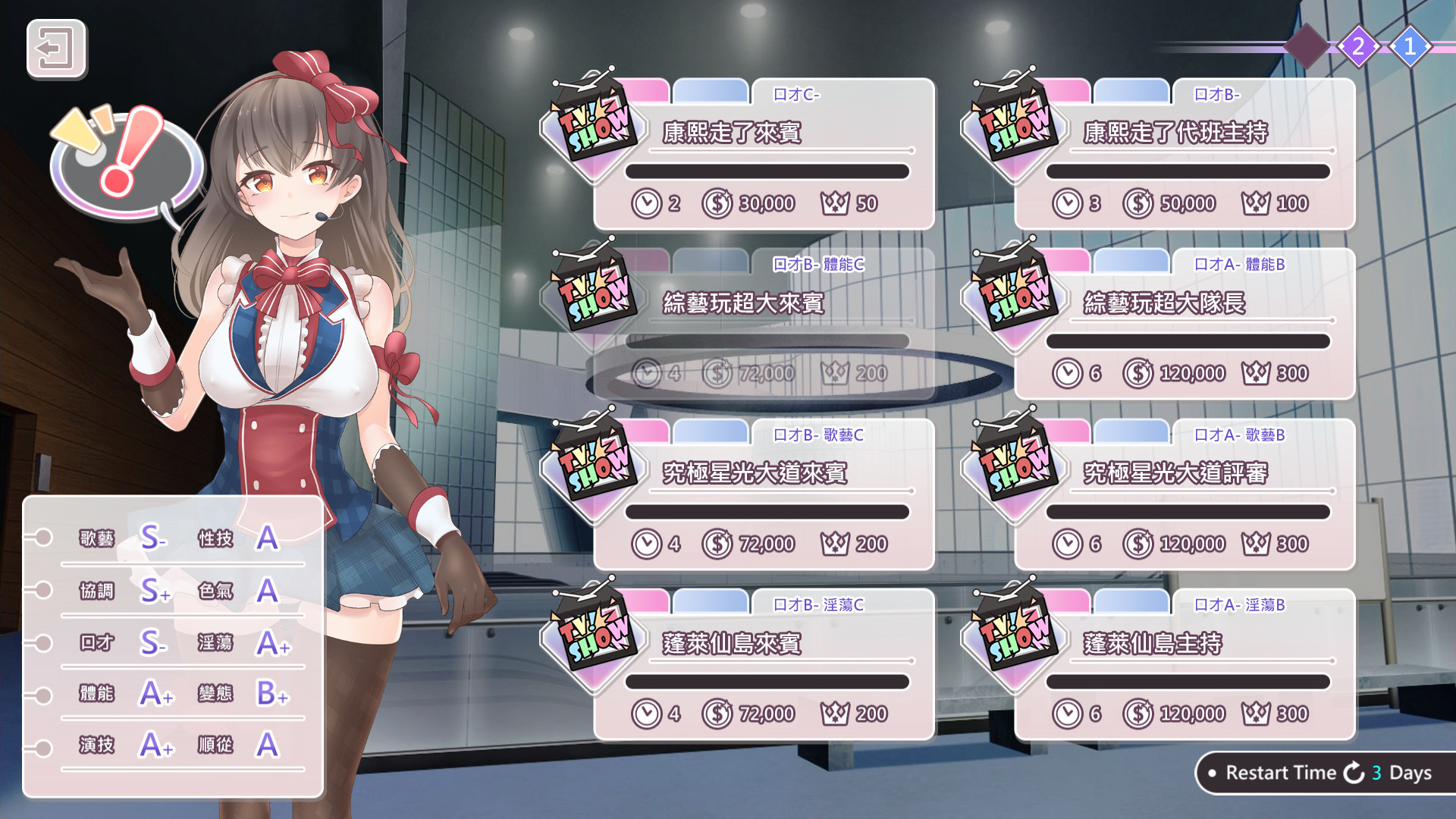Screen dimensions: 1456x819
Task: Select the crown icon showing 300 on 綜藝玩超大隊長
Action: pyautogui.click(x=1255, y=373)
